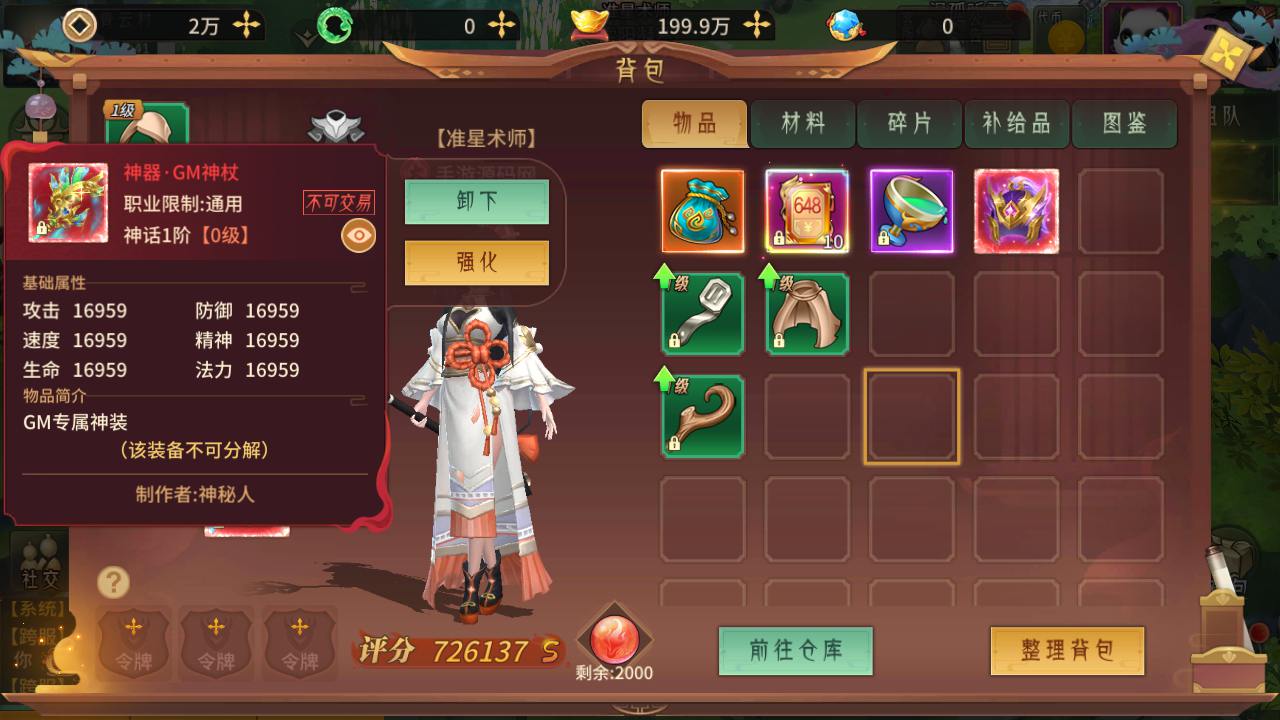1280x720 pixels.
Task: Select the 物品 items tab
Action: click(x=695, y=124)
